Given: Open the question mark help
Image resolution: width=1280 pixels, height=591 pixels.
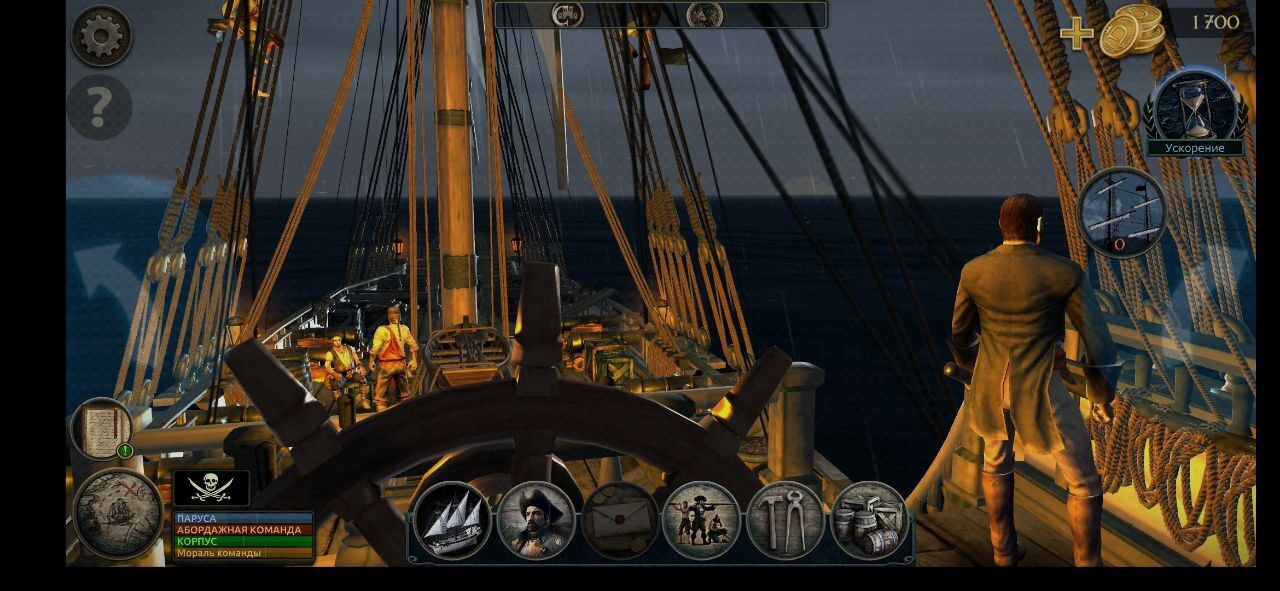Looking at the screenshot, I should point(100,108).
